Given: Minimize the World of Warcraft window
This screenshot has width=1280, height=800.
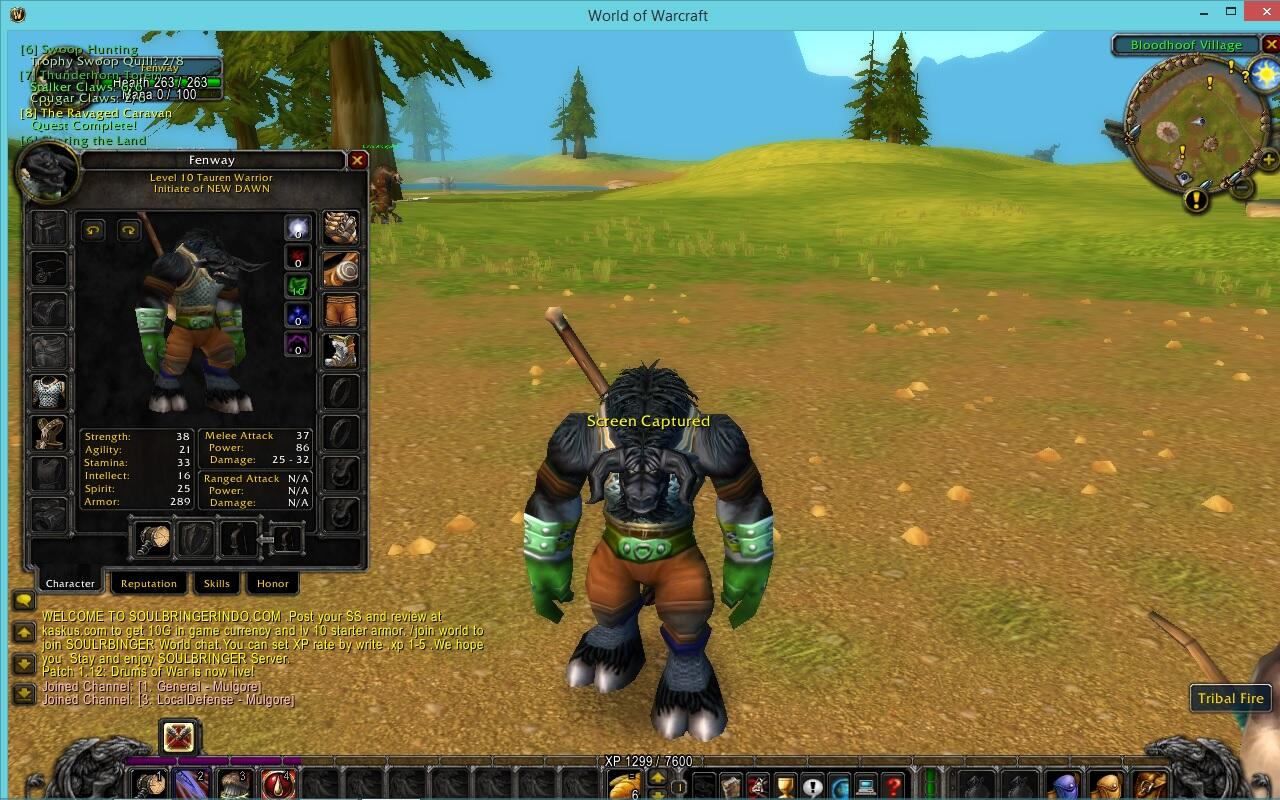Looking at the screenshot, I should (1204, 14).
